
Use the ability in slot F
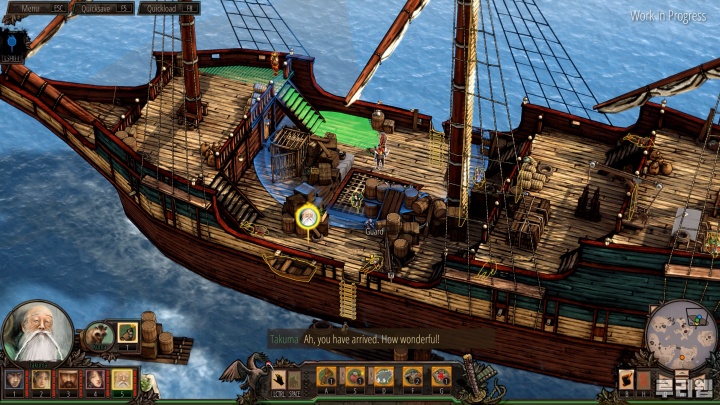pos(412,376)
